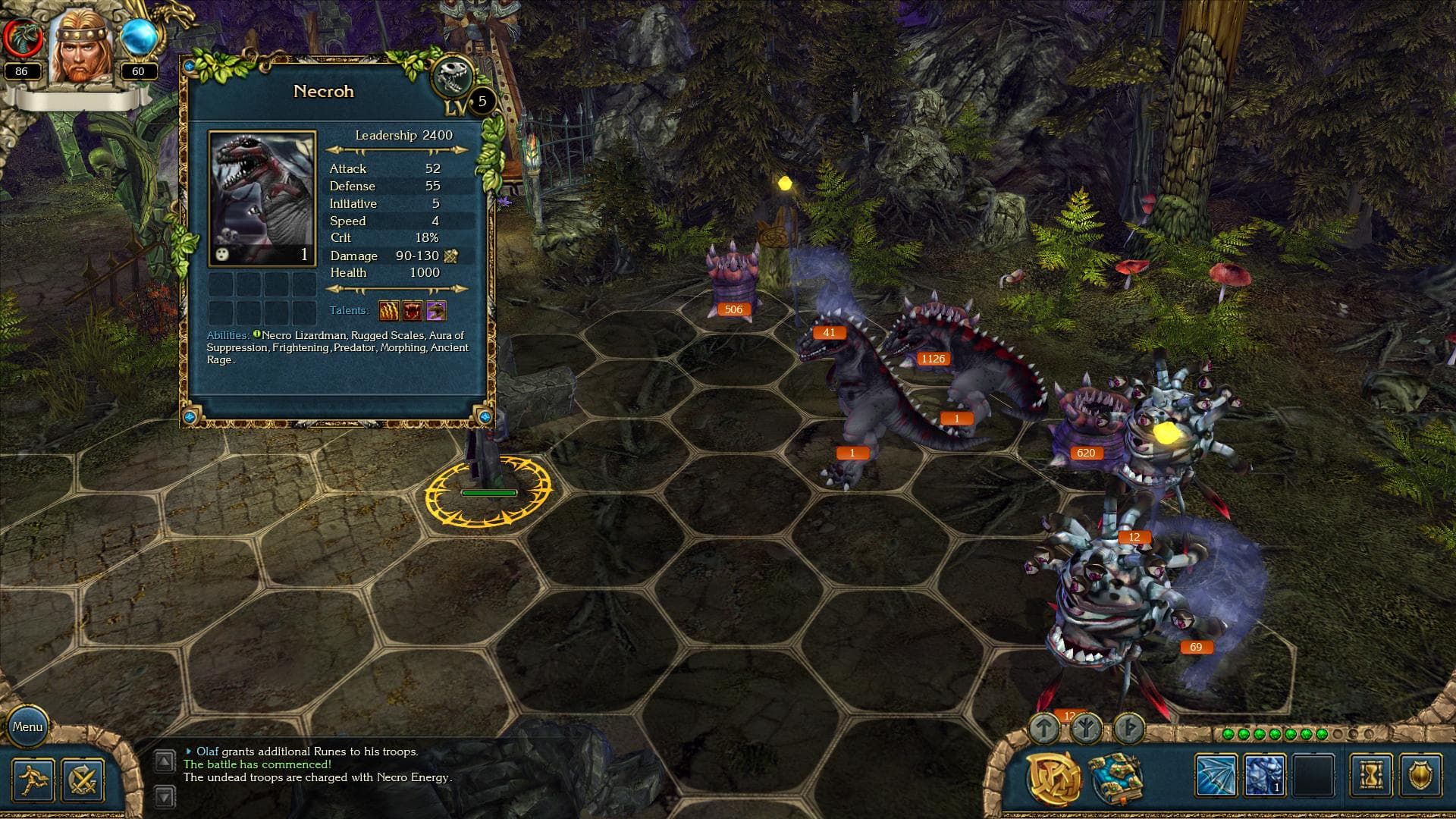Viewport: 1456px width, 819px height.
Task: Click the green health bar under selected unit
Action: click(x=488, y=491)
